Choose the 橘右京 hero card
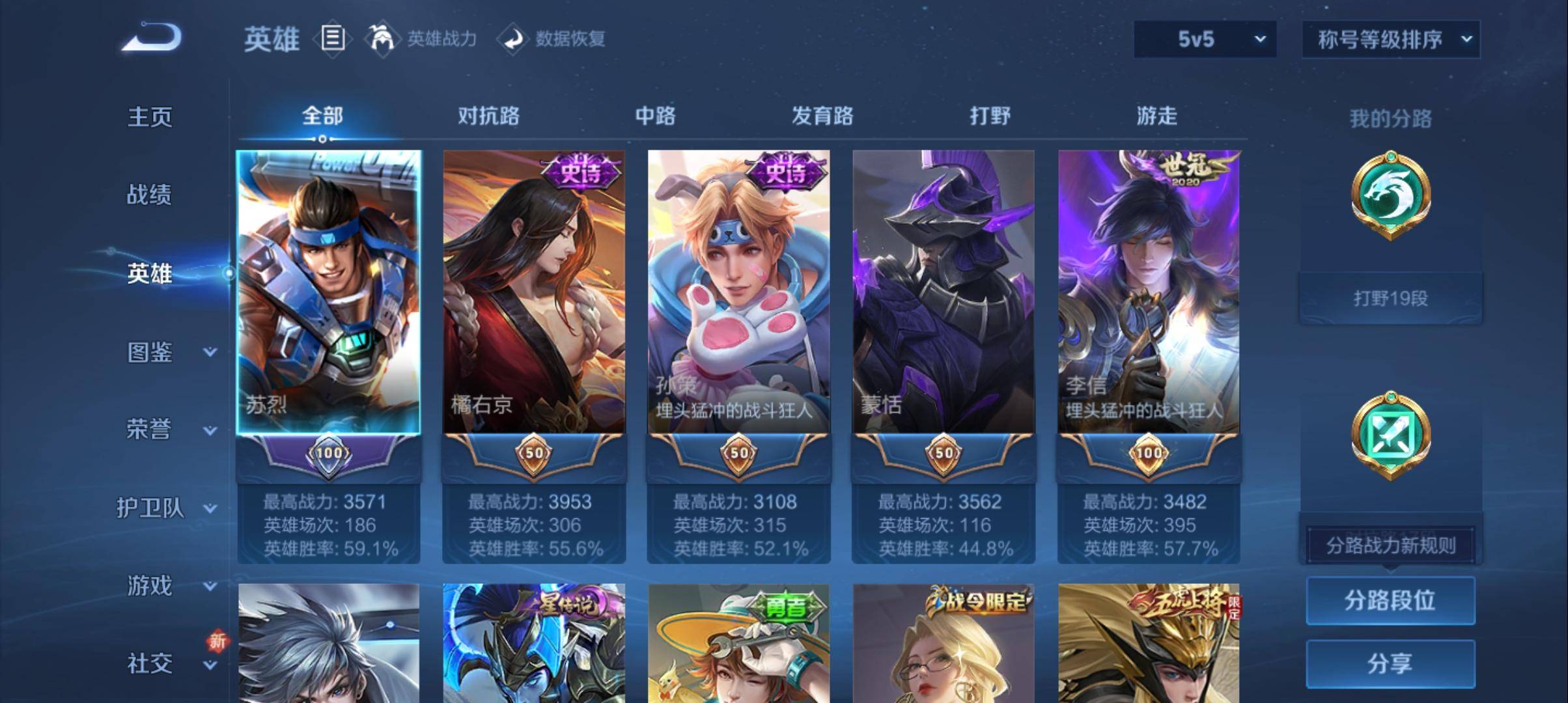Viewport: 1568px width, 703px height. pos(533,293)
